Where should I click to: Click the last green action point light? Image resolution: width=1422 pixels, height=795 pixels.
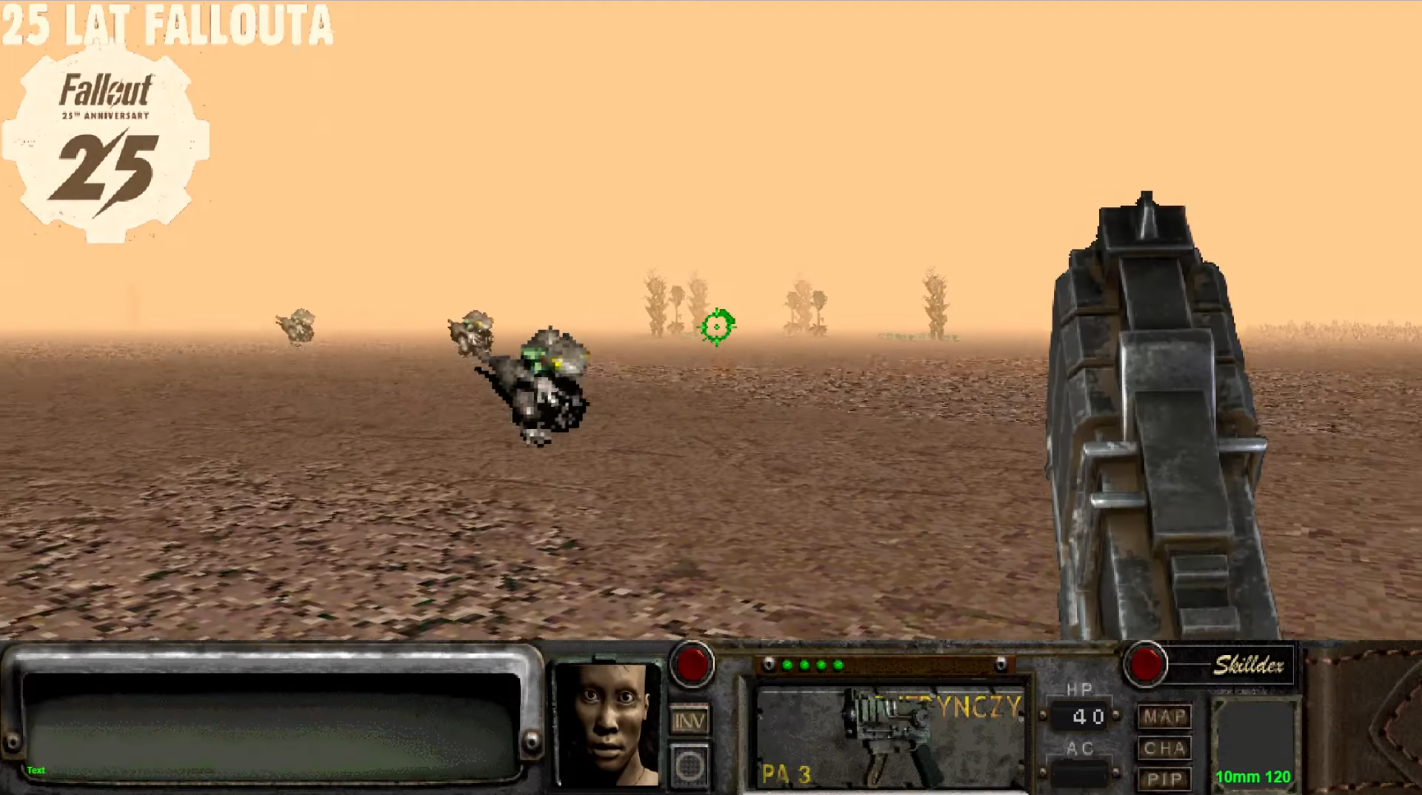(838, 665)
